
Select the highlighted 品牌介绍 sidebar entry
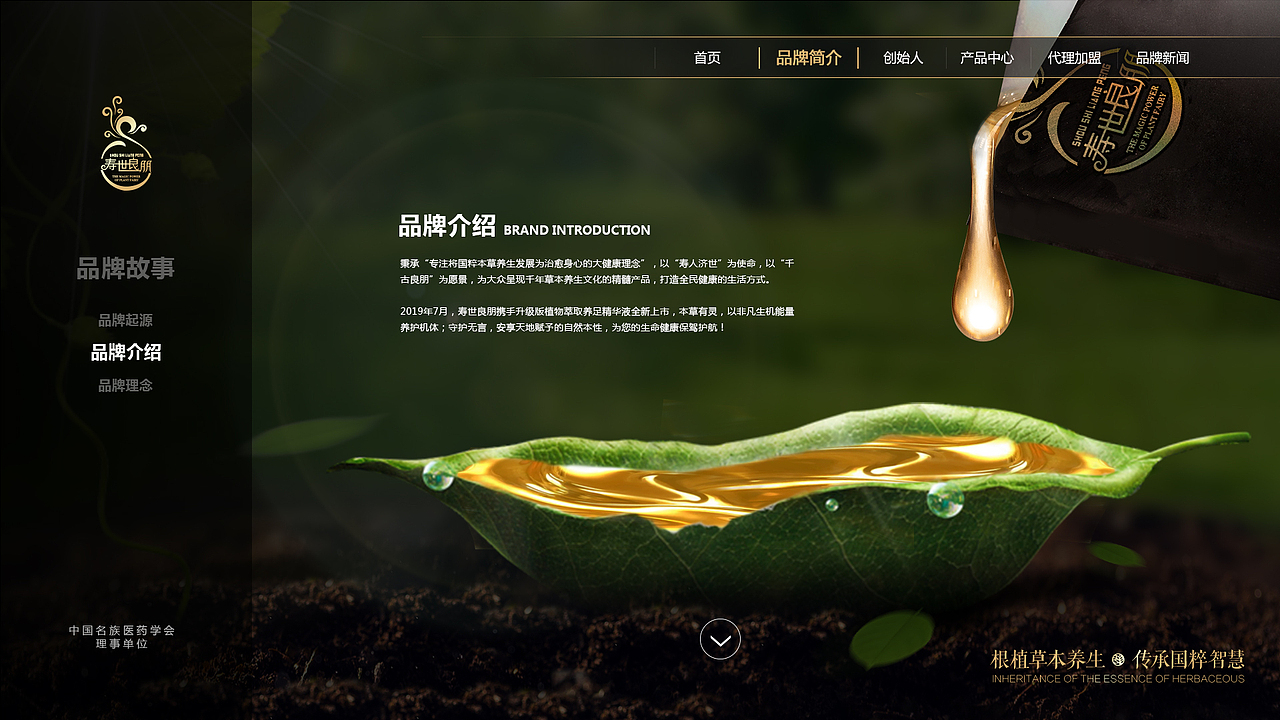click(126, 353)
